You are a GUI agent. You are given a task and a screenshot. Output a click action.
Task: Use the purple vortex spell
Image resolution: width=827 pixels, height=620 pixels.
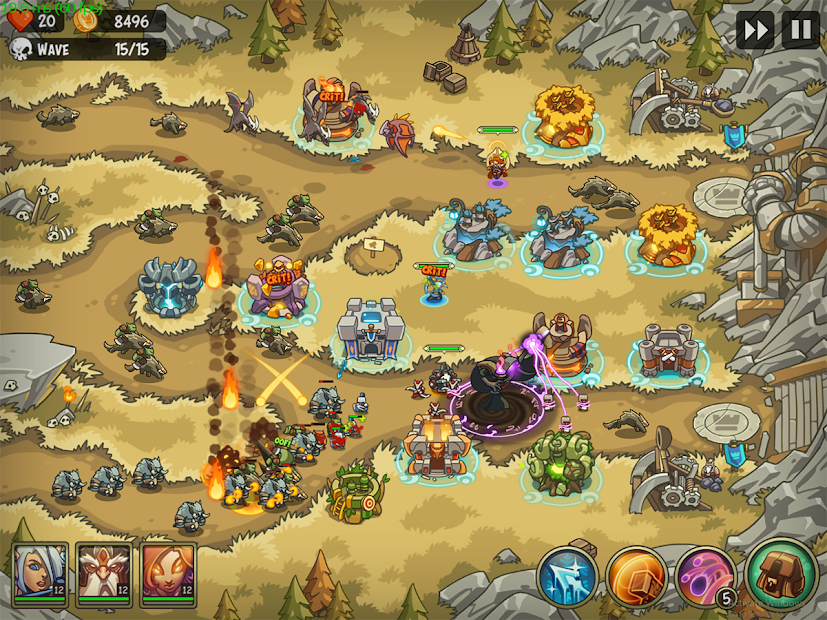[x=706, y=577]
